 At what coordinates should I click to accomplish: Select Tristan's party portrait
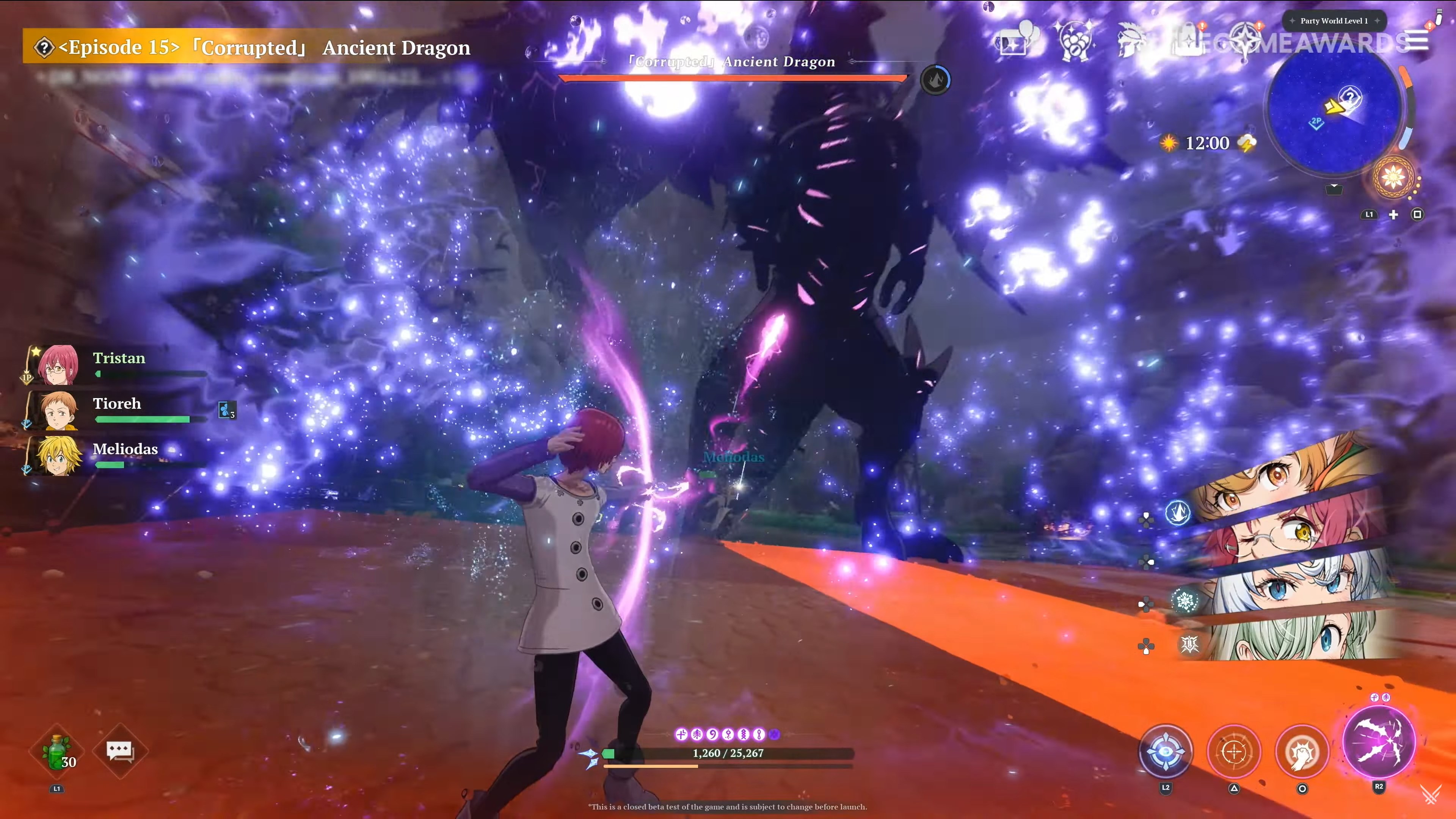[x=58, y=364]
